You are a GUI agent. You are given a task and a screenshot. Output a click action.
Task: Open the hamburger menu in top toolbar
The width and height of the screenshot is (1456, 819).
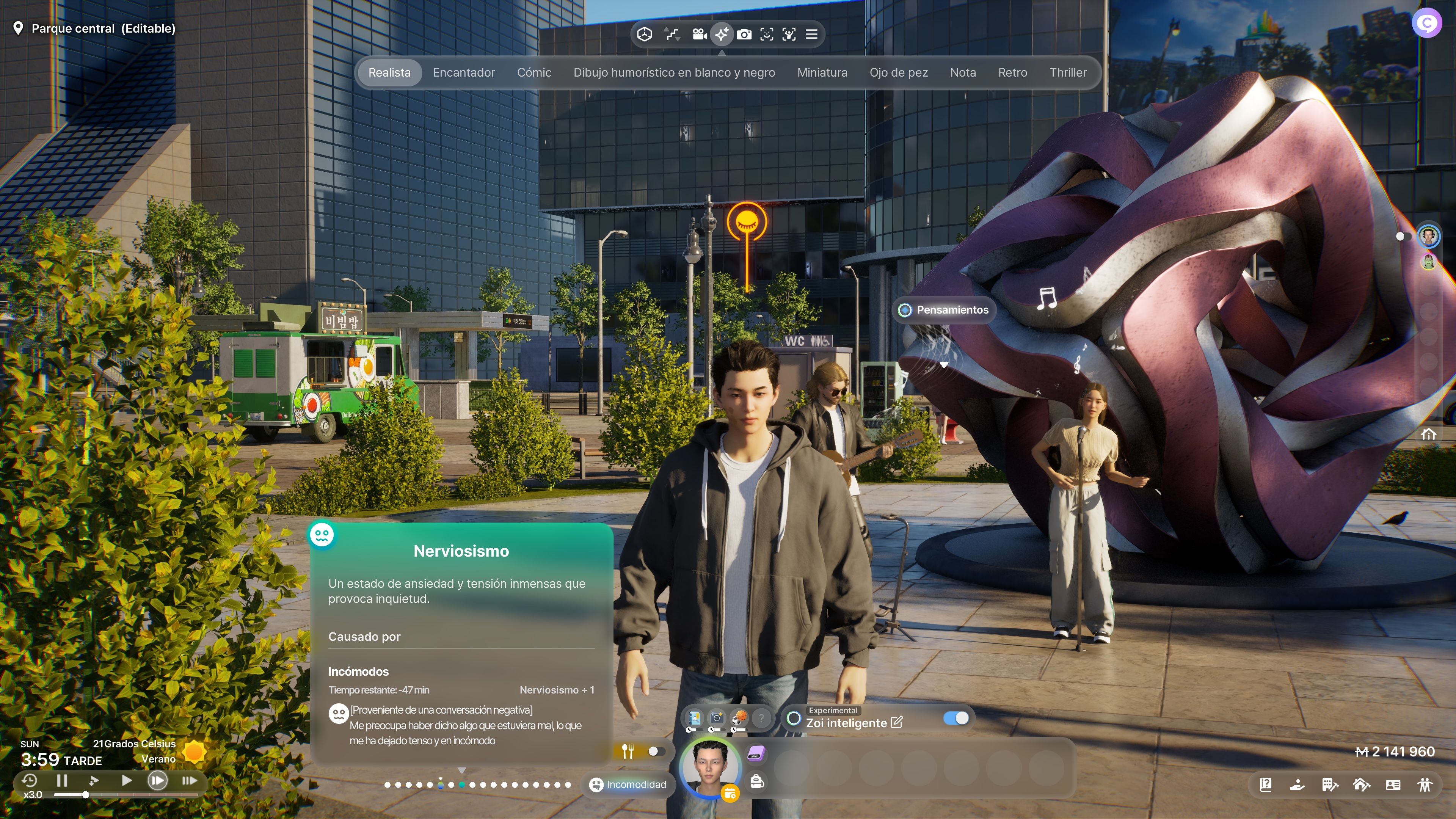811,35
